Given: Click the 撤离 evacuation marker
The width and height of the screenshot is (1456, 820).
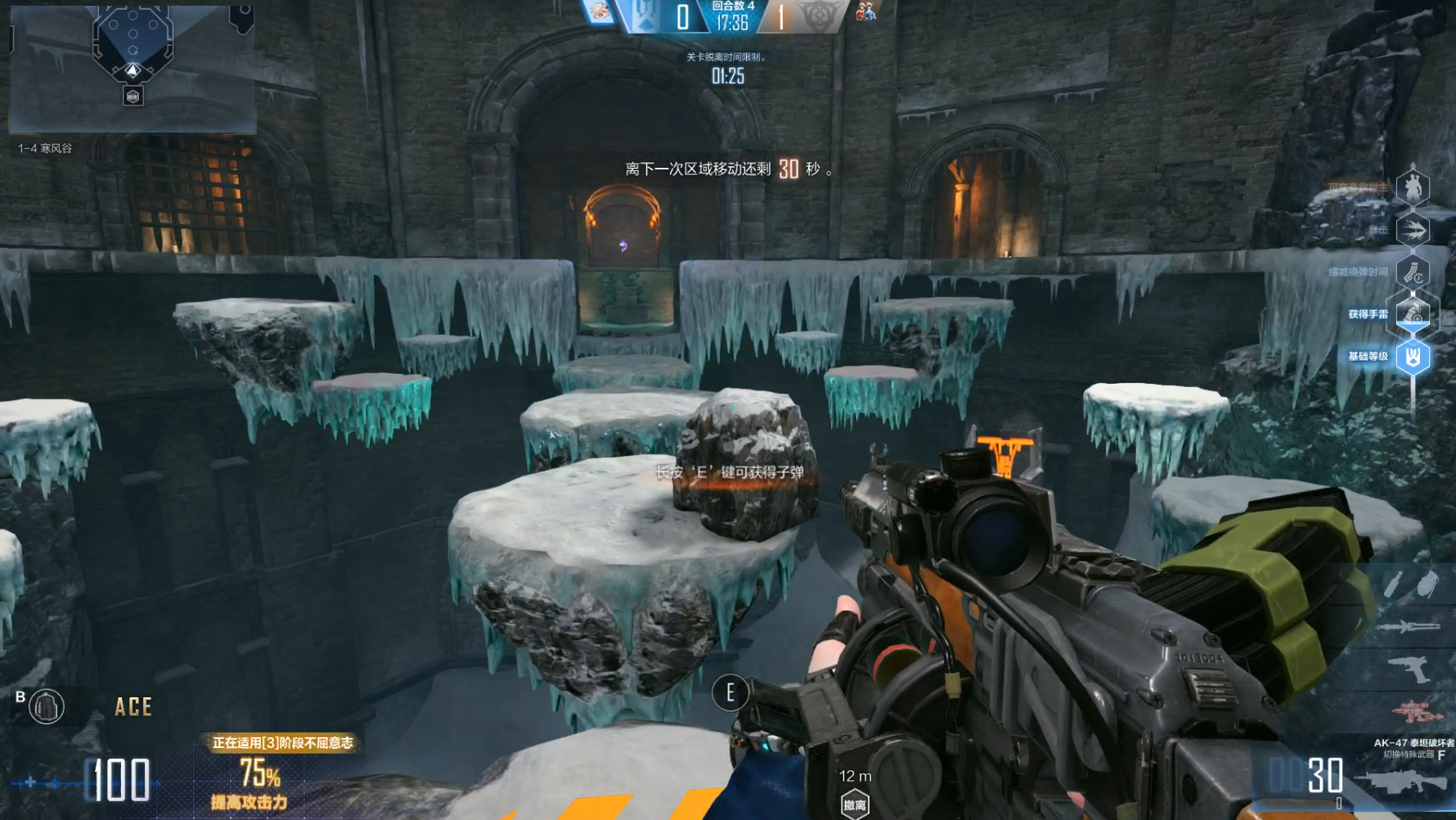Looking at the screenshot, I should [x=855, y=804].
